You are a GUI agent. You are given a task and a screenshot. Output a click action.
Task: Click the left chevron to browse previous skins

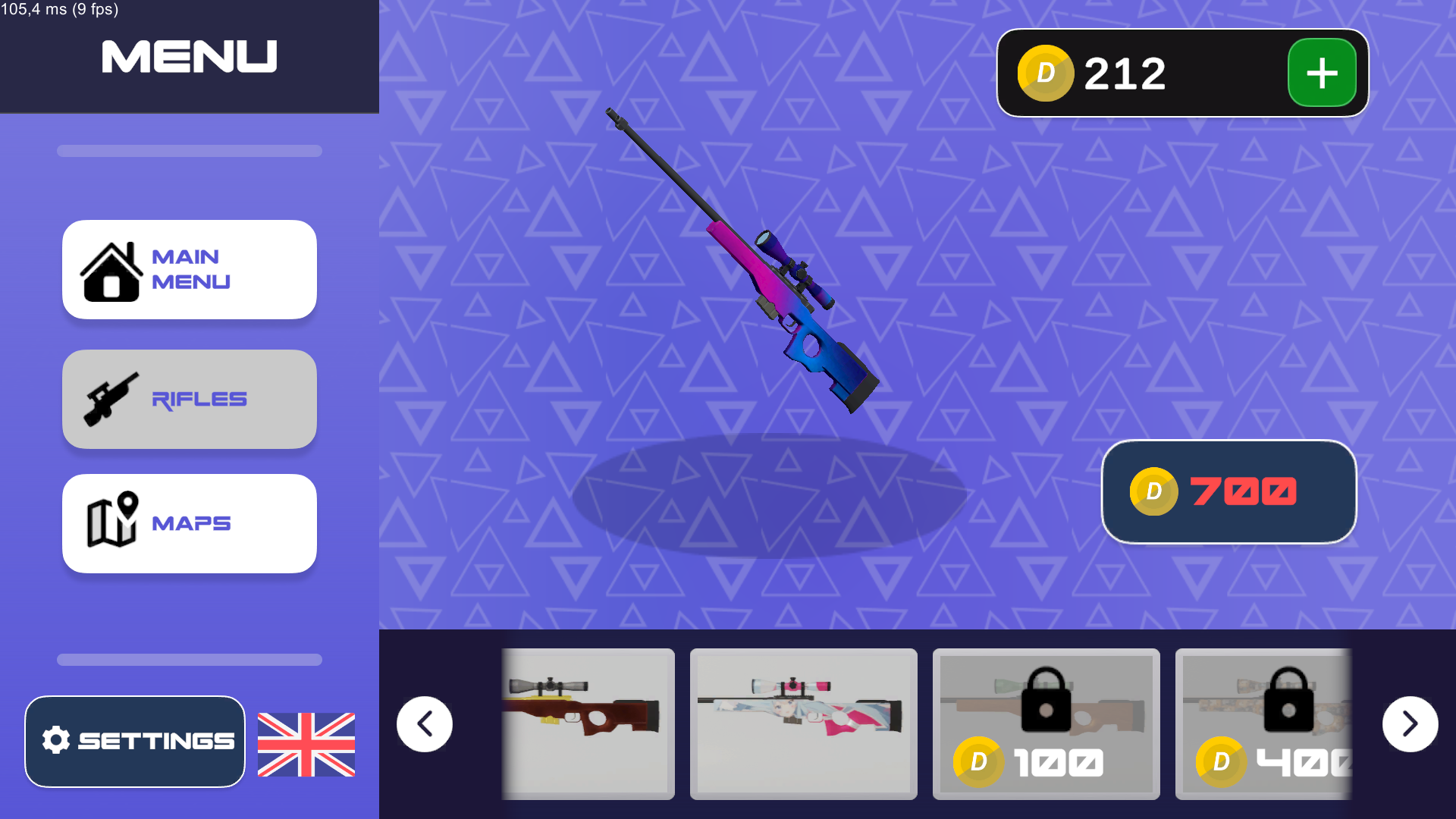[424, 723]
